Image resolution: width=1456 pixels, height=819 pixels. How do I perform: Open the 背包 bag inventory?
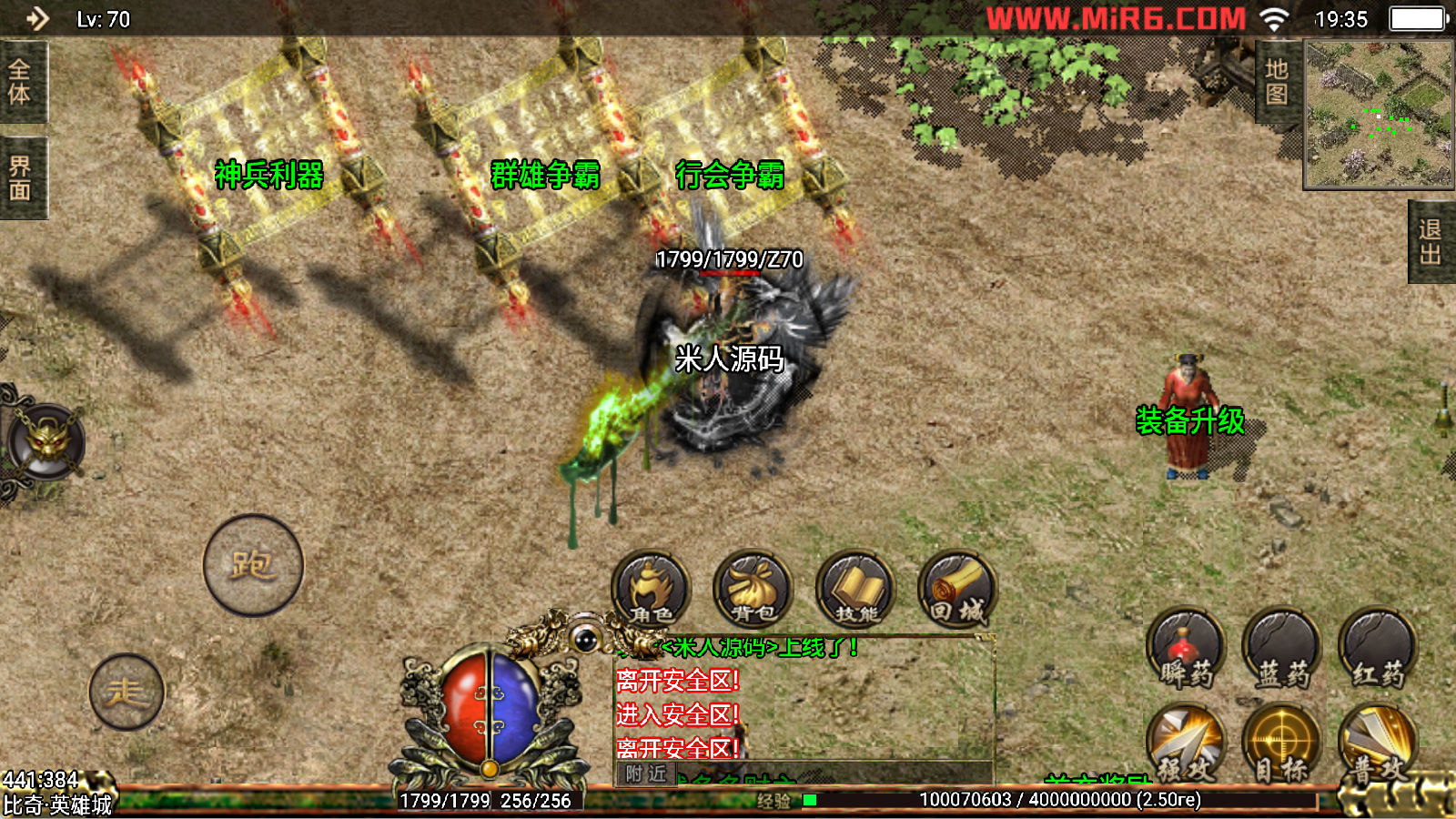coord(753,590)
